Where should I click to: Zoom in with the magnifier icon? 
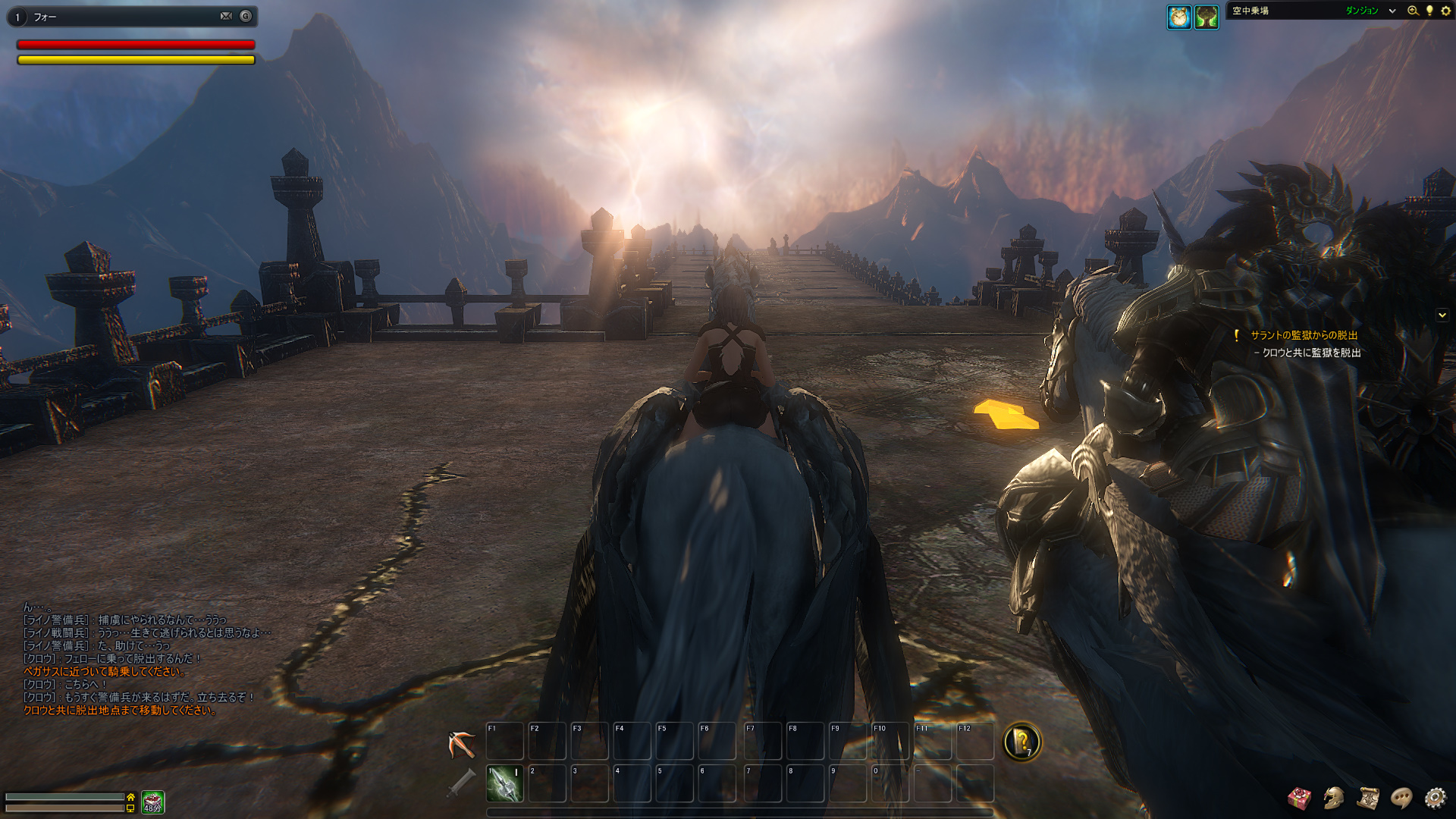coord(1413,11)
